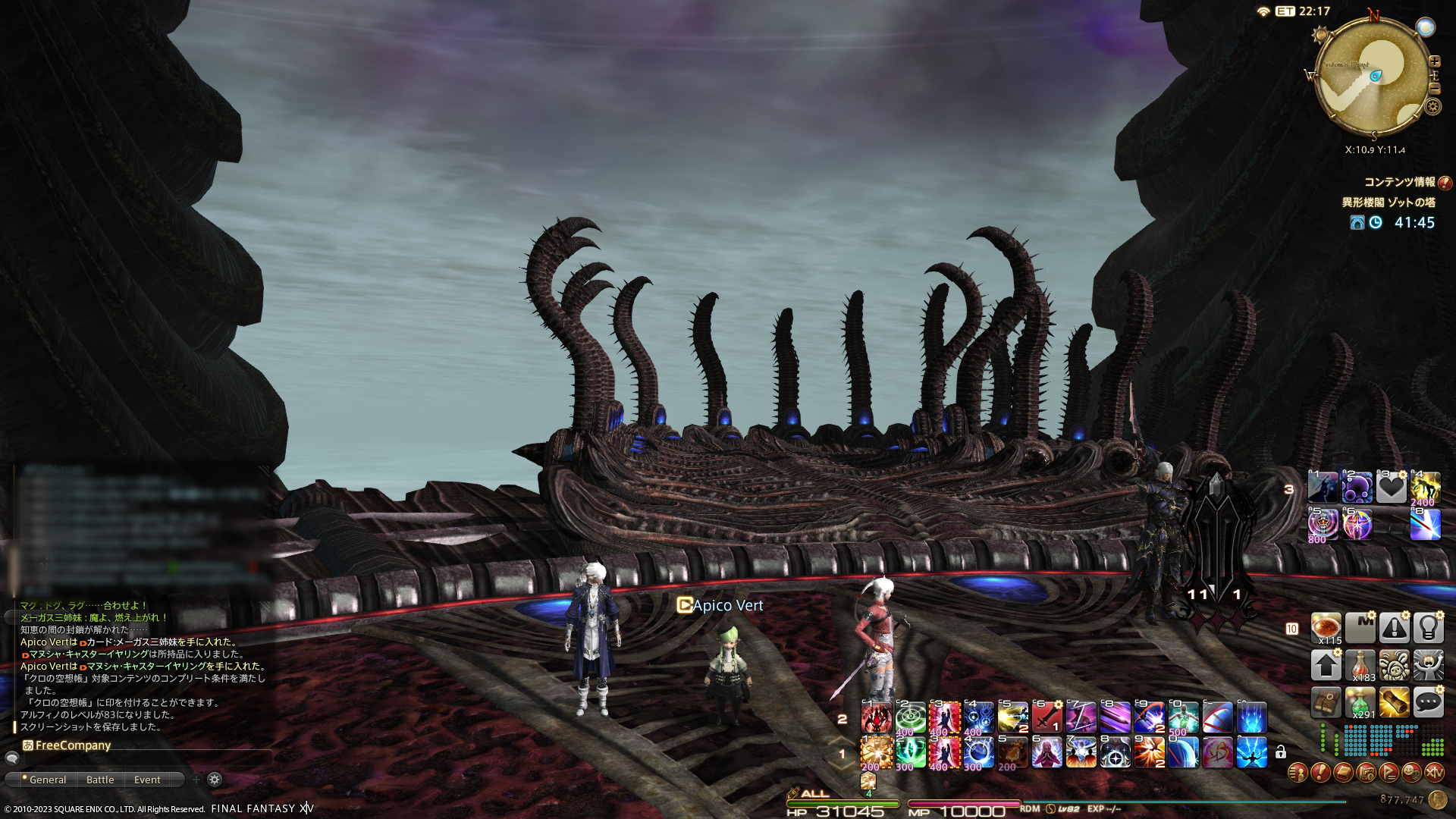This screenshot has height=819, width=1456.
Task: Open the XIV system menu button
Action: coord(1434,773)
